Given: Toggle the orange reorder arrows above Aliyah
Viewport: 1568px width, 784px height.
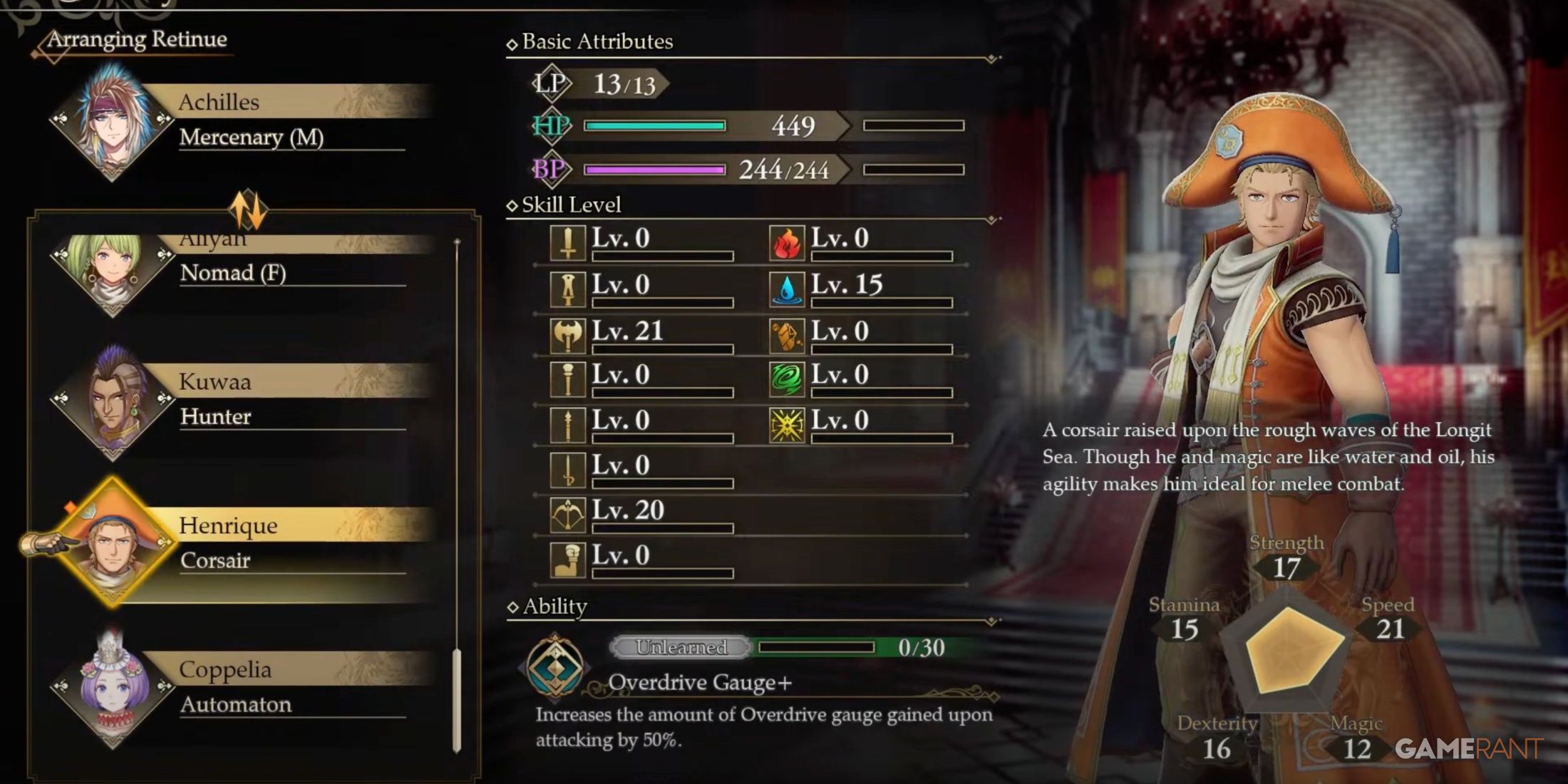Looking at the screenshot, I should click(x=249, y=207).
